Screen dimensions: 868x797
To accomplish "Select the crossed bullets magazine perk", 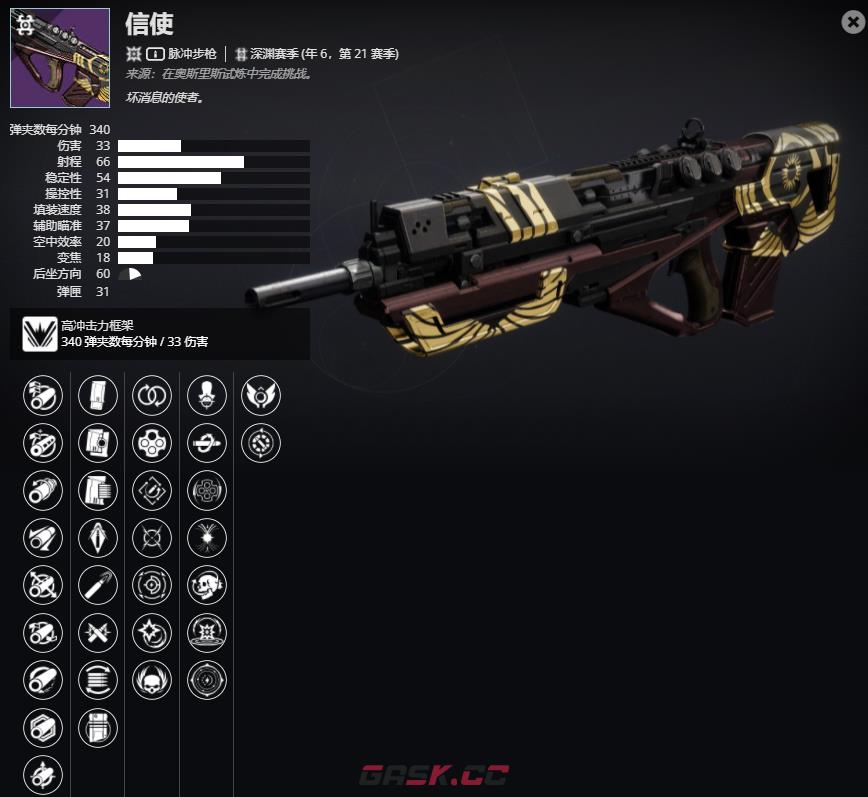I will tap(98, 633).
